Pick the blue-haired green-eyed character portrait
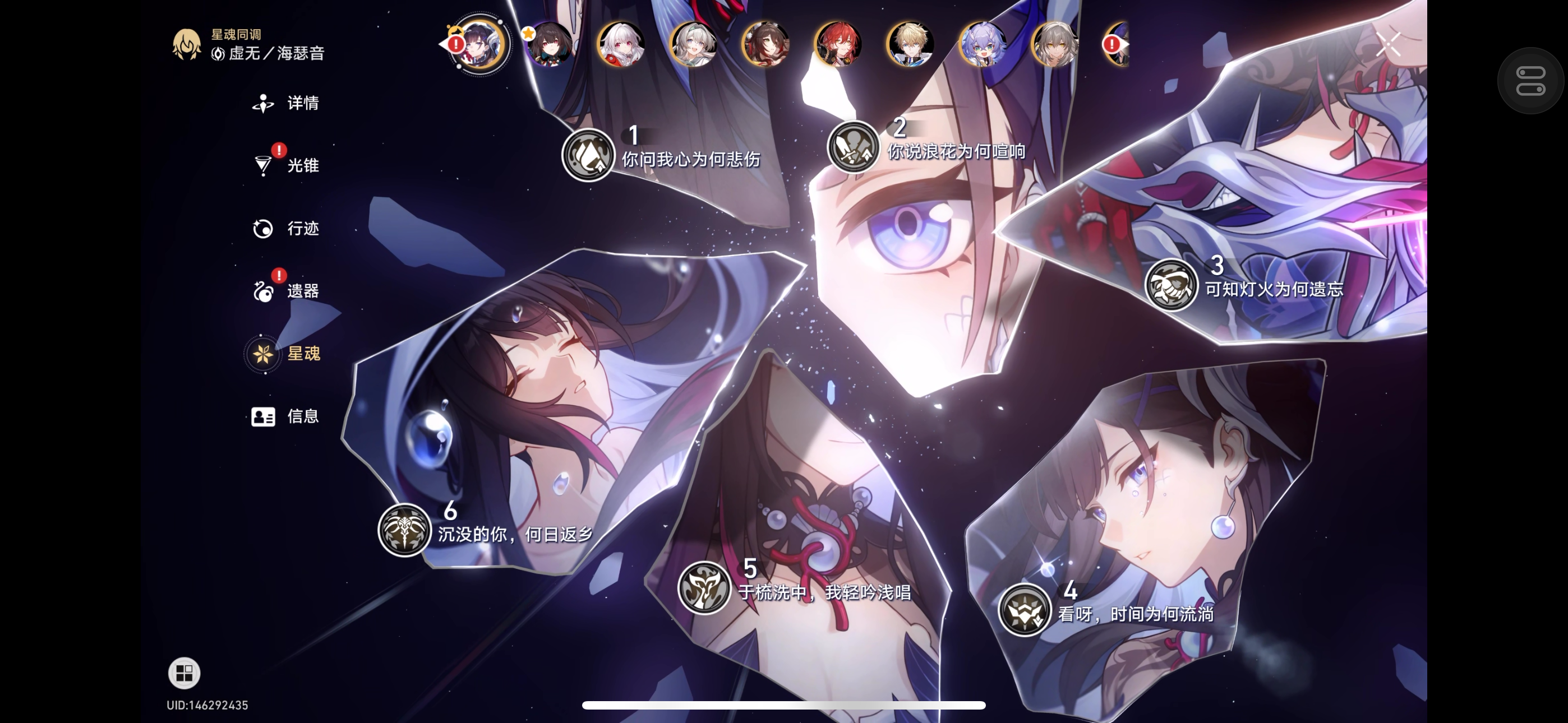Viewport: 1568px width, 723px height. pyautogui.click(x=983, y=44)
